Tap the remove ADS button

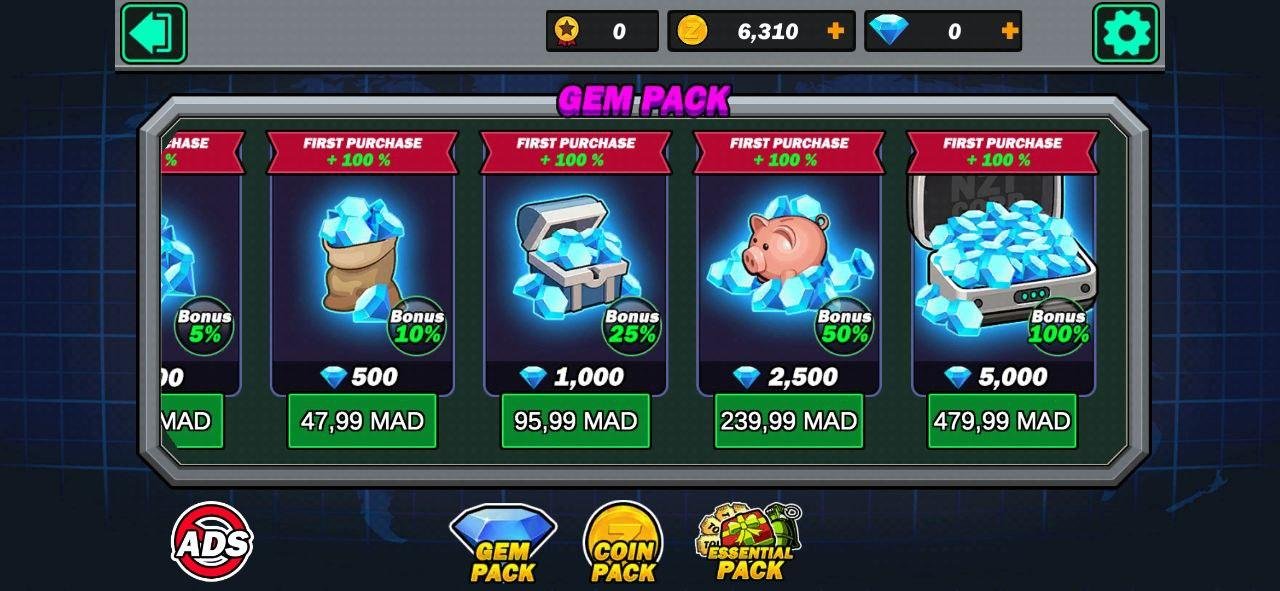pyautogui.click(x=212, y=542)
